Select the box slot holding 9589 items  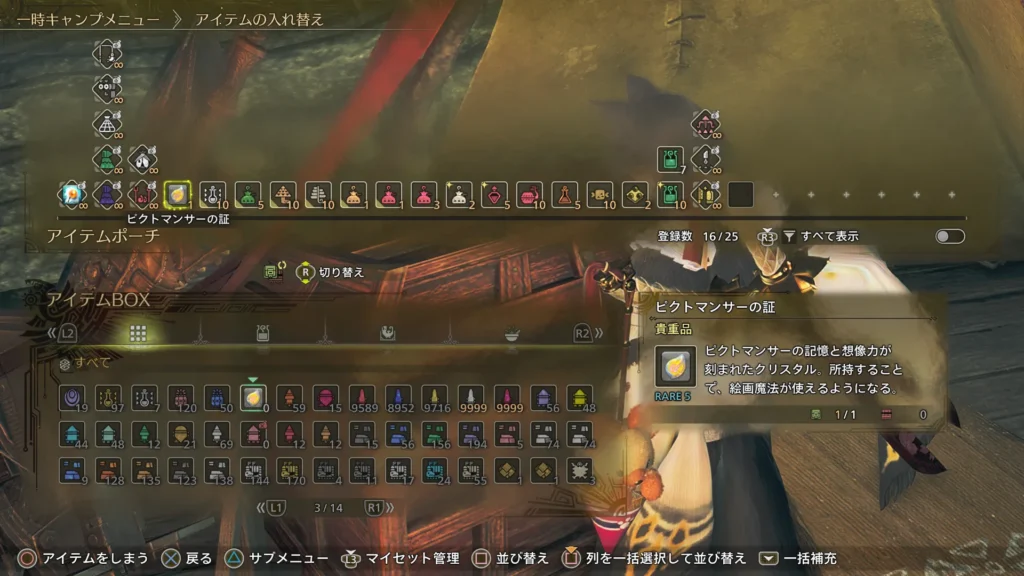point(361,398)
